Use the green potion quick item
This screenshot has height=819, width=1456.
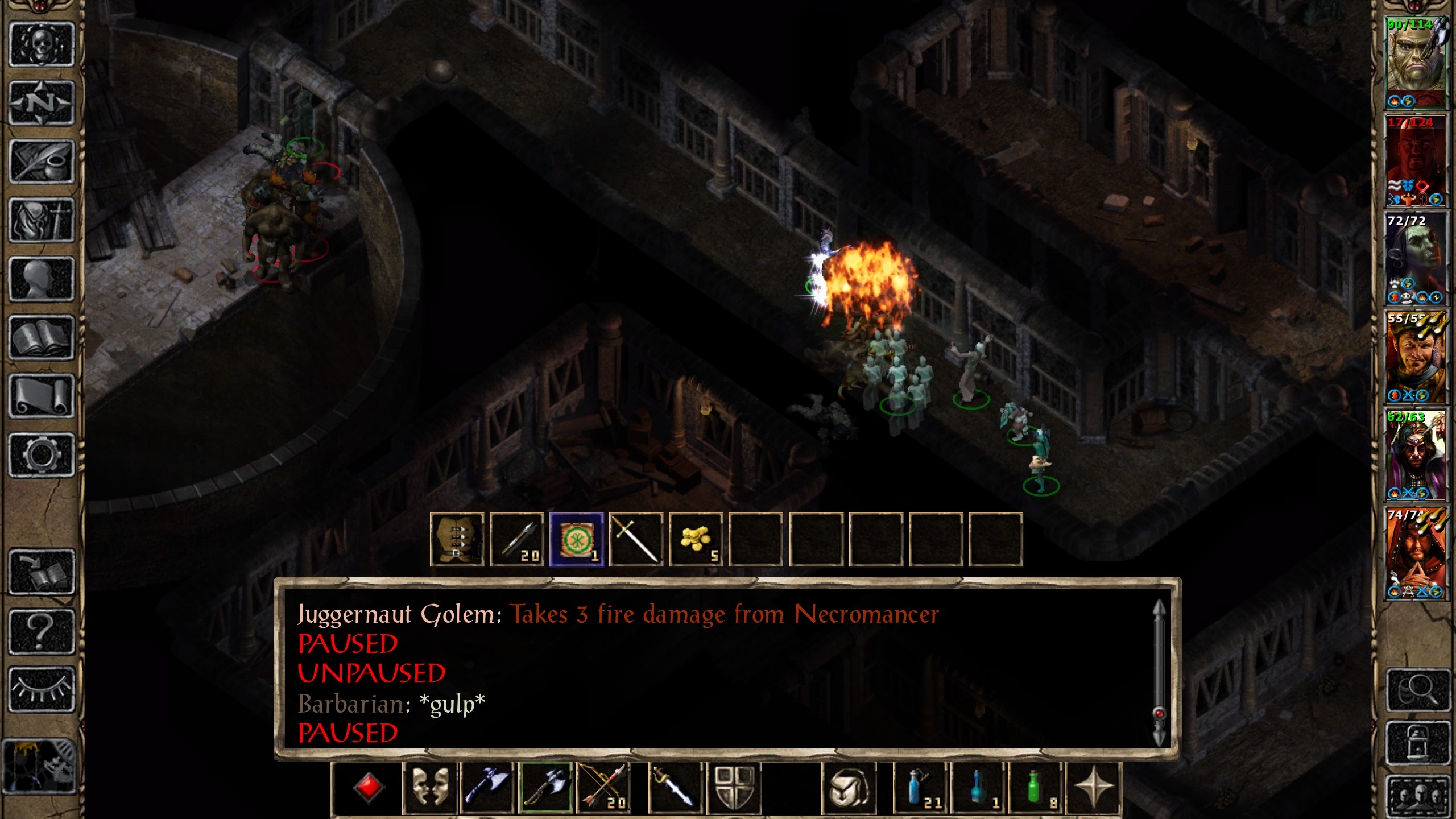[1036, 788]
